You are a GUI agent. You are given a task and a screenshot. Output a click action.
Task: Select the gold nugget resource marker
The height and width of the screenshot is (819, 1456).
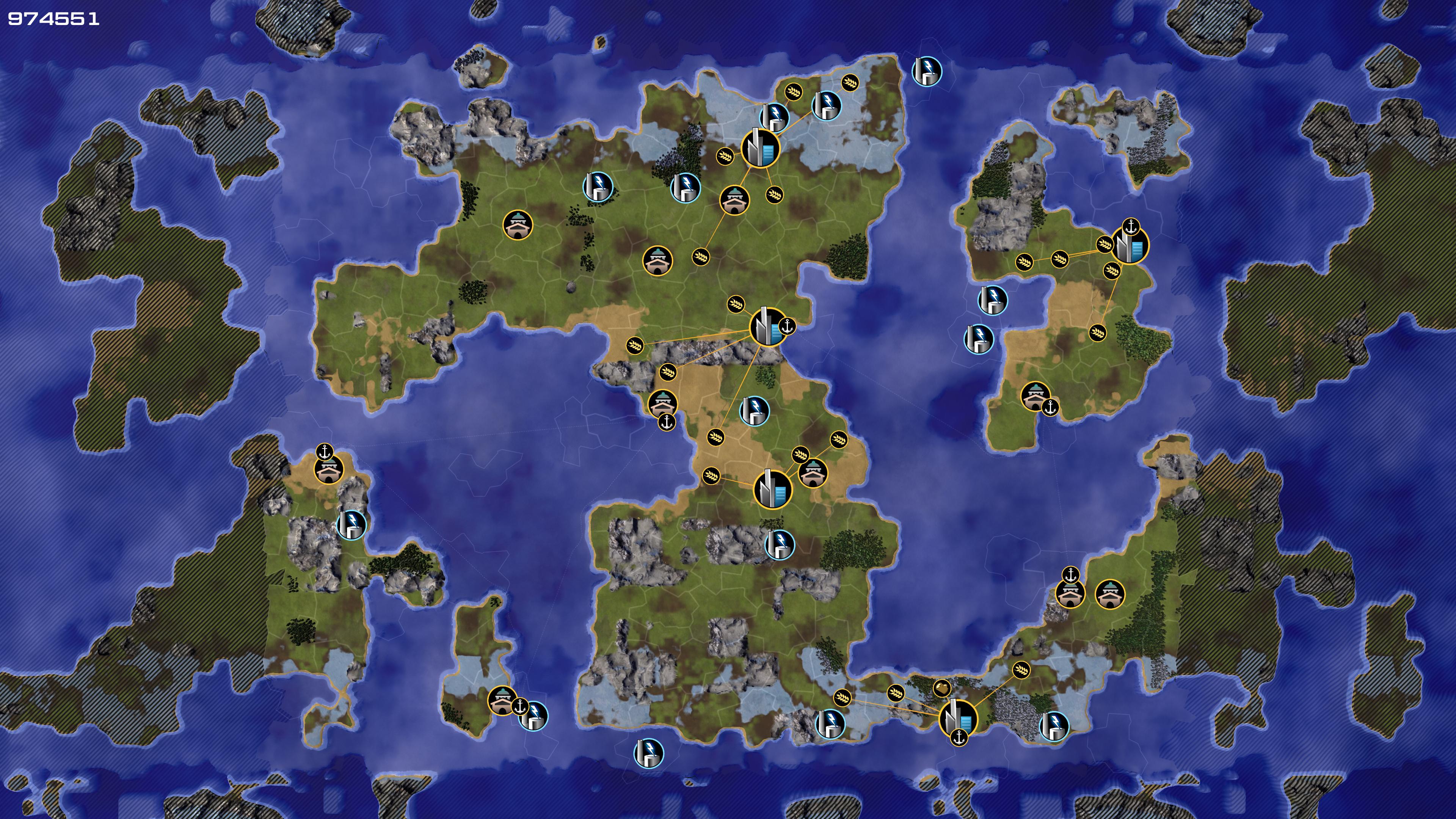point(941,688)
